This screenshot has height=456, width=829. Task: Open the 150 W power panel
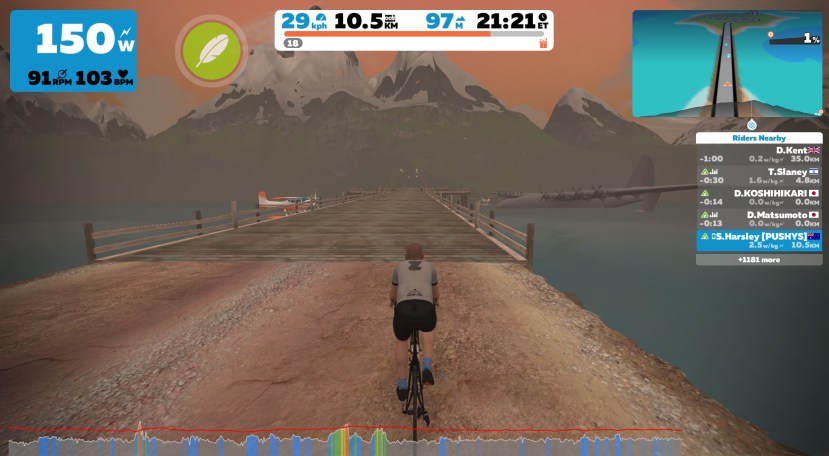tap(73, 50)
